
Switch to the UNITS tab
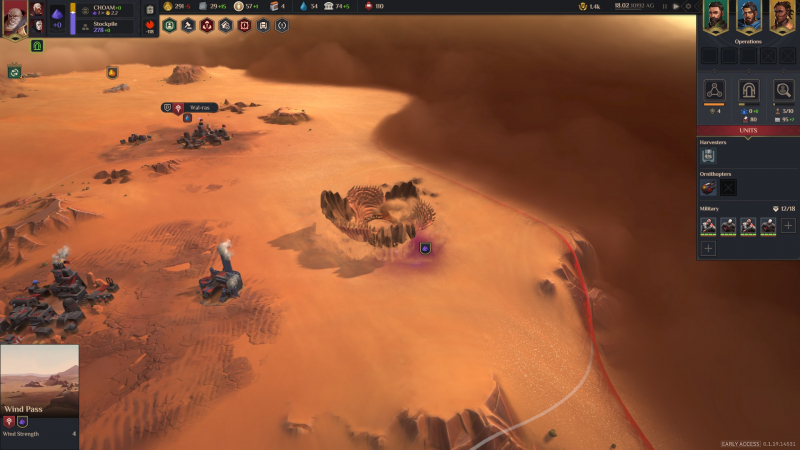(x=748, y=131)
